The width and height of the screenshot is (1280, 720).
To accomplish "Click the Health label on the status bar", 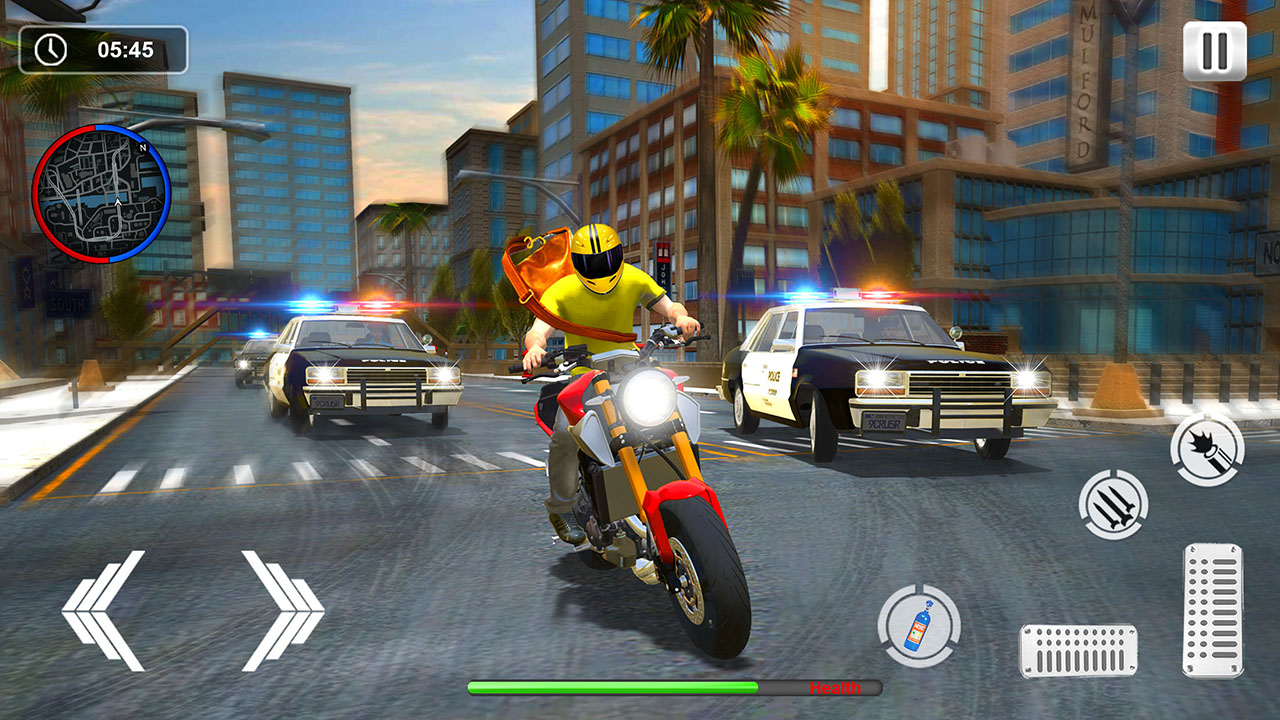I will tap(837, 688).
